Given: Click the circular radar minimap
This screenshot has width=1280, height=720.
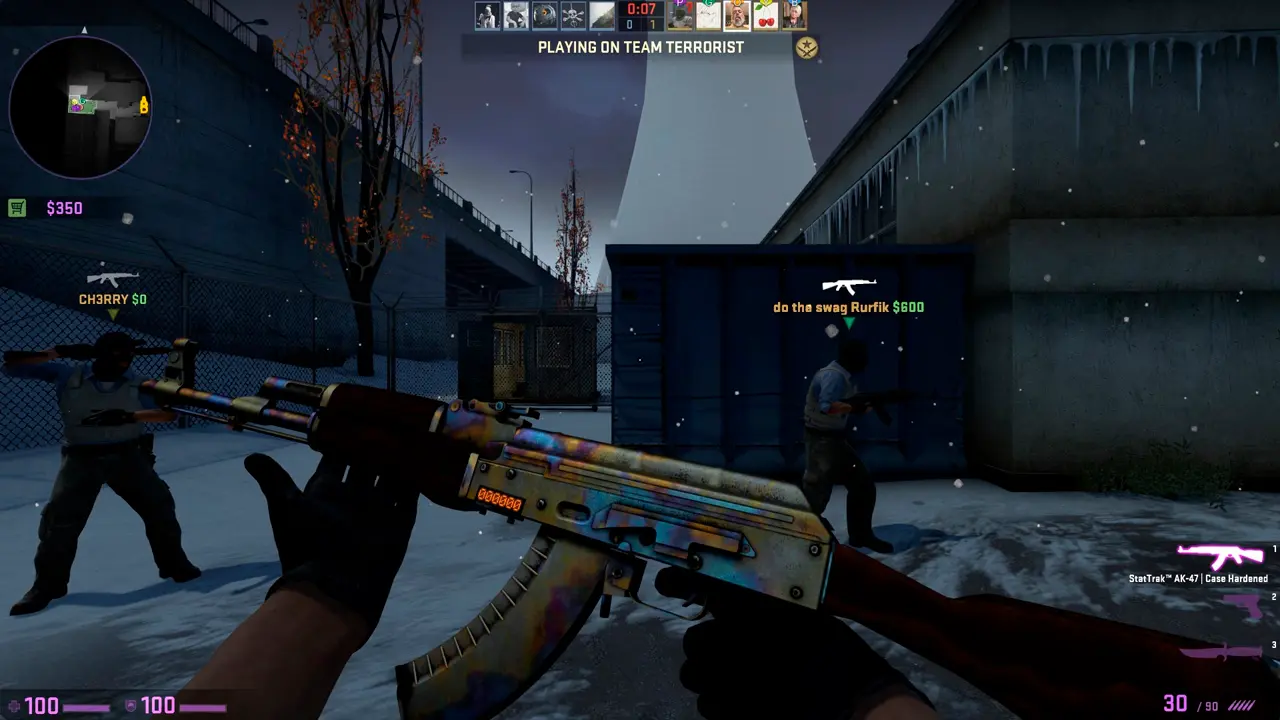Looking at the screenshot, I should pos(79,107).
